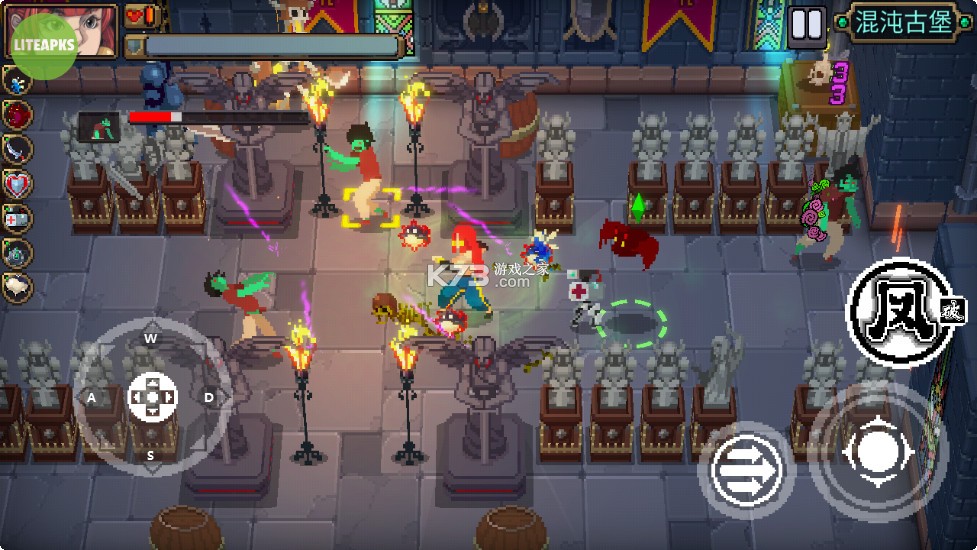Move up with the W direction
This screenshot has width=977, height=550.
pos(151,338)
